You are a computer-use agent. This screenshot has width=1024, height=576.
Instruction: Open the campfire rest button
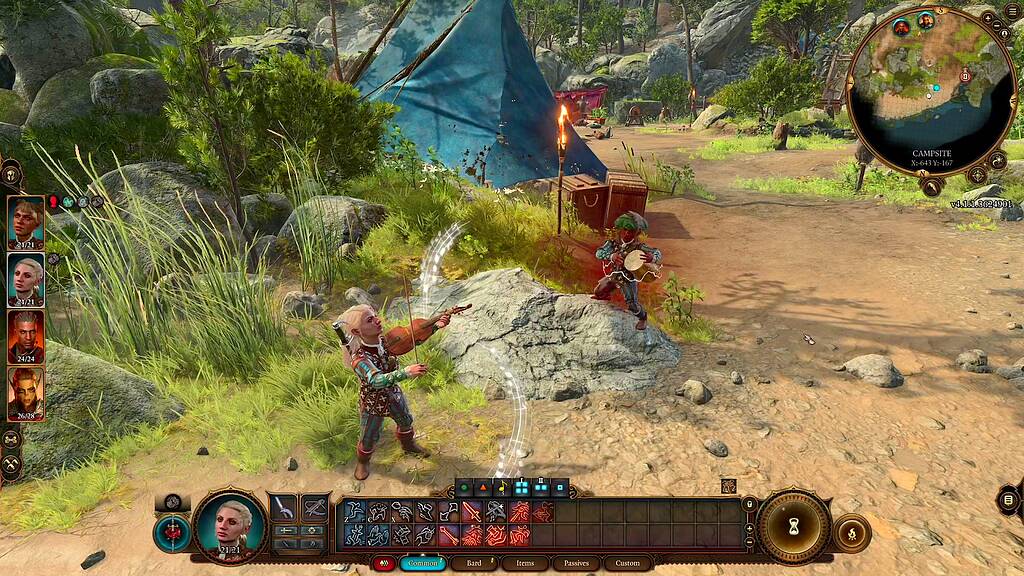tap(852, 532)
